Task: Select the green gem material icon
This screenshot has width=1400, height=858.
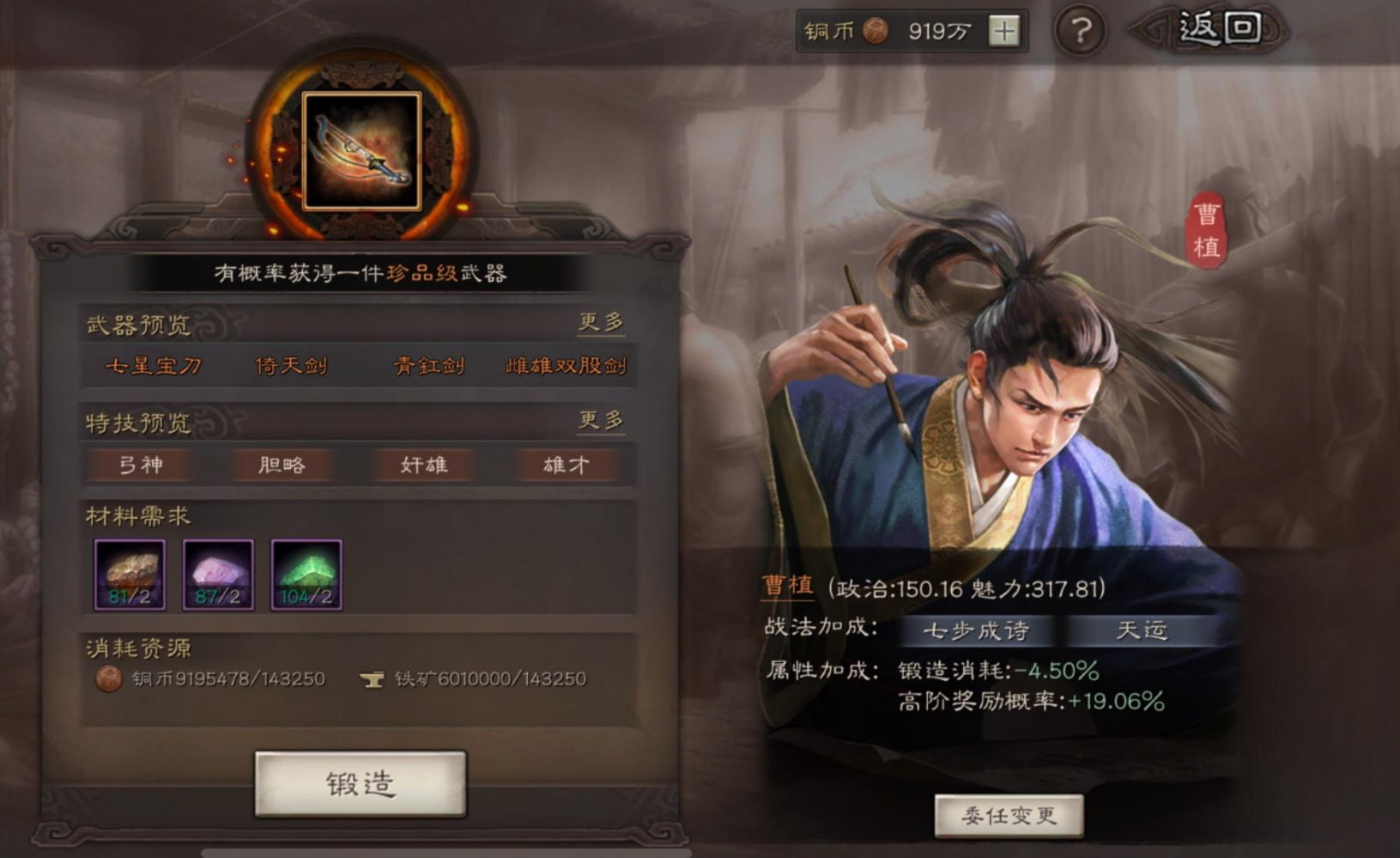Action: 306,572
